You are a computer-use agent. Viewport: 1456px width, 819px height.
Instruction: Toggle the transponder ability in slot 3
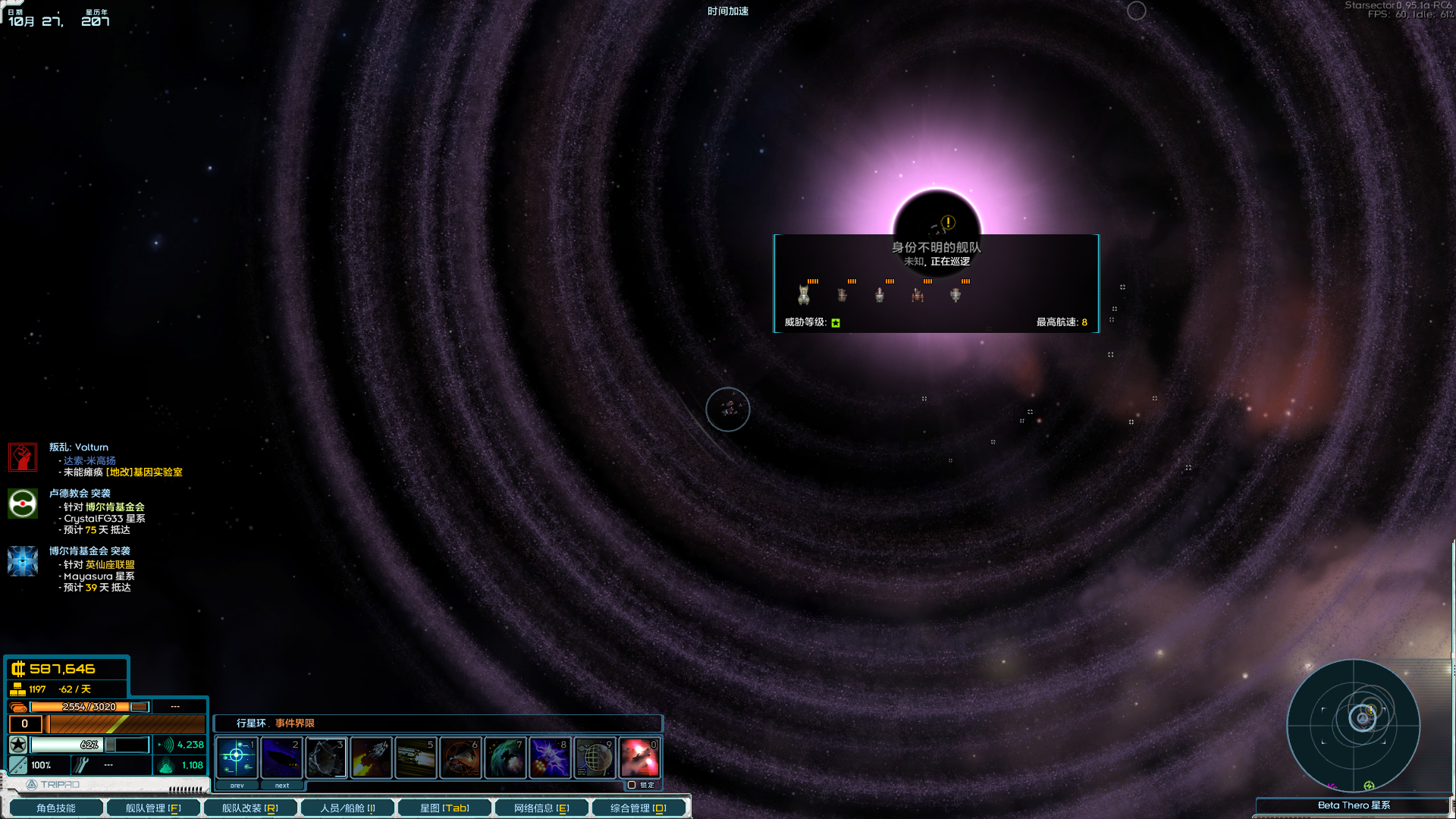[x=326, y=757]
